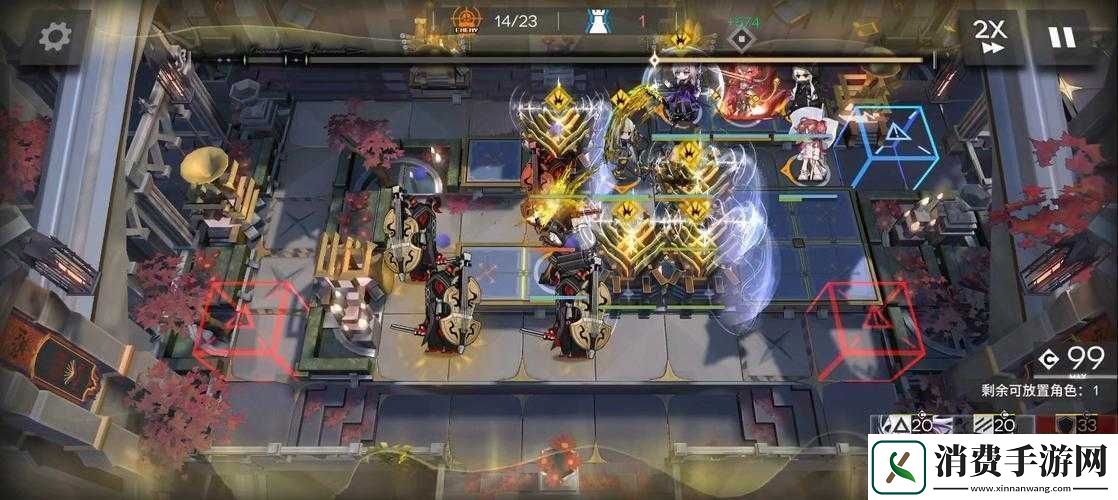Toggle the 2X battle speed
1118x500 pixels.
[x=990, y=37]
